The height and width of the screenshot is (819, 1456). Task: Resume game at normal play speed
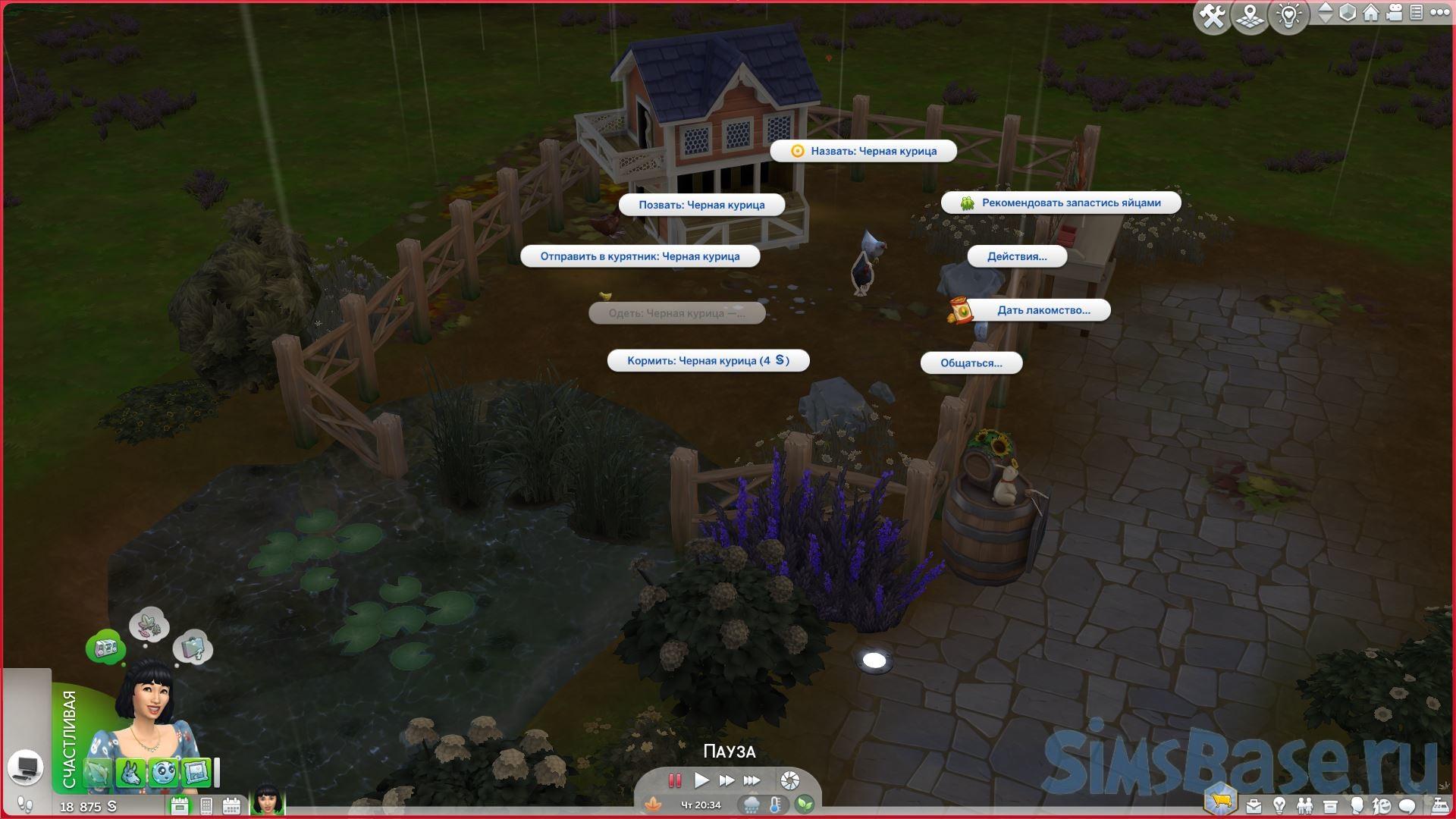pyautogui.click(x=701, y=780)
